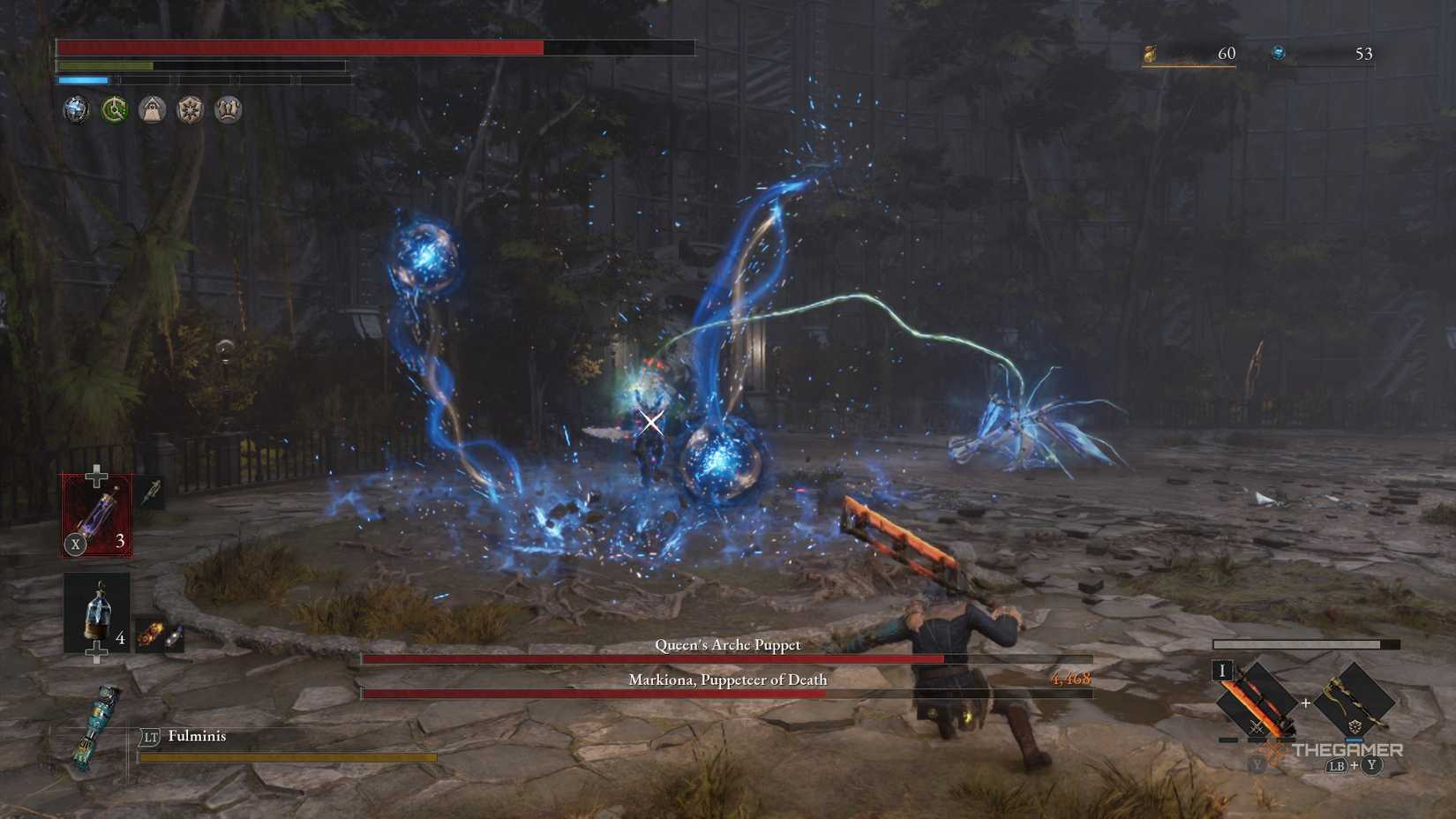Screen dimensions: 1456x819
Task: Select the Queen's Arche Puppet name label
Action: tap(725, 645)
